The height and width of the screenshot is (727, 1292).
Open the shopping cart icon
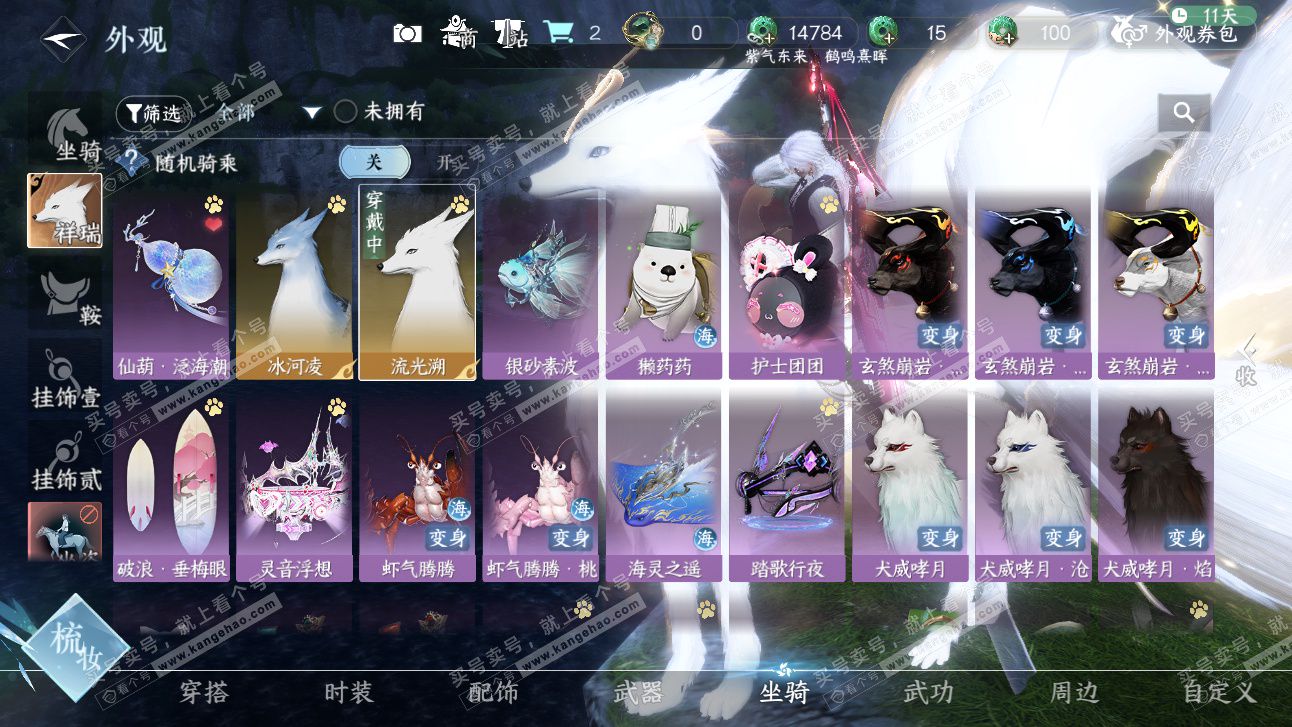click(558, 33)
